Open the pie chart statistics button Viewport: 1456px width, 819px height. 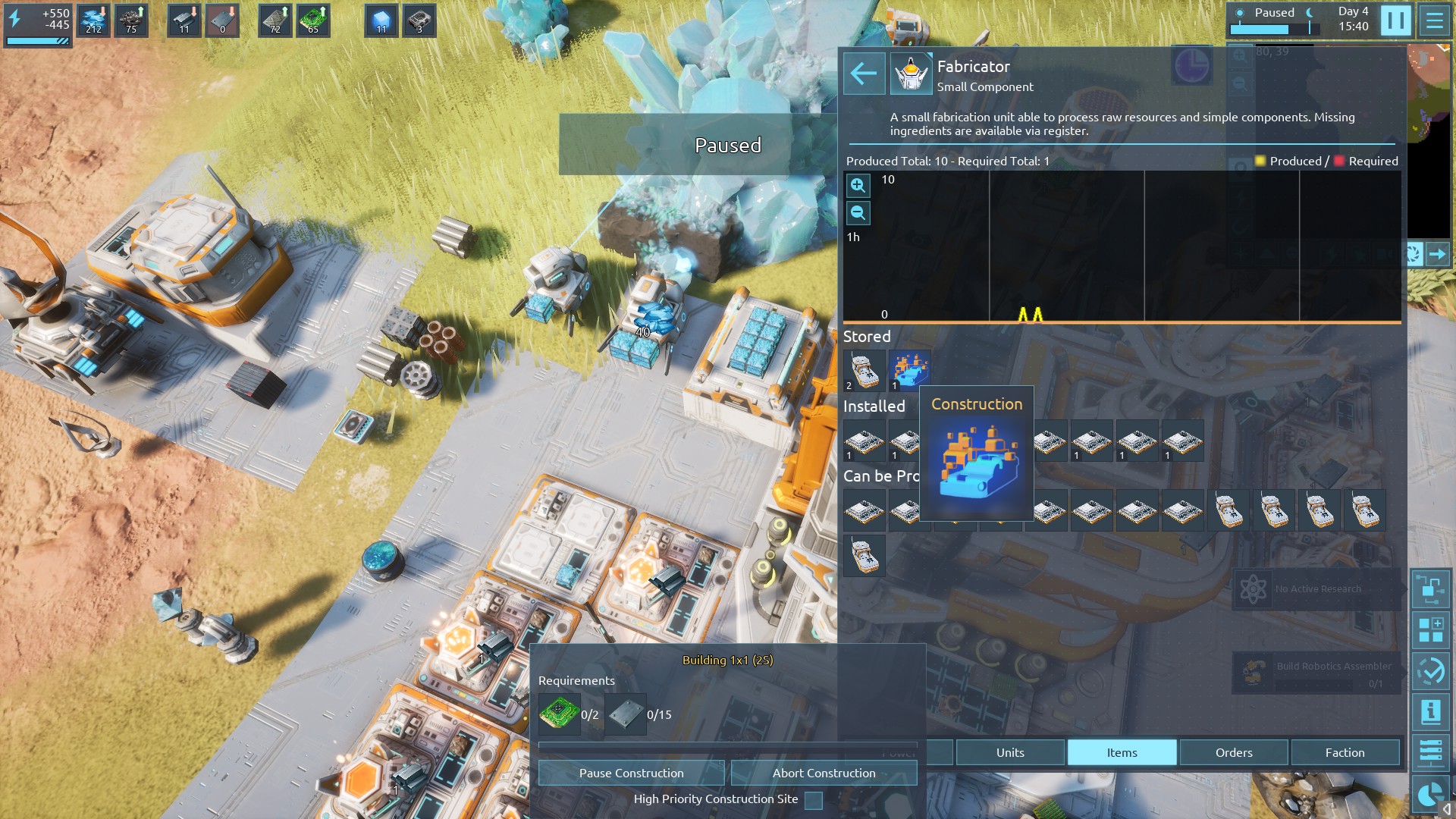click(x=1430, y=794)
